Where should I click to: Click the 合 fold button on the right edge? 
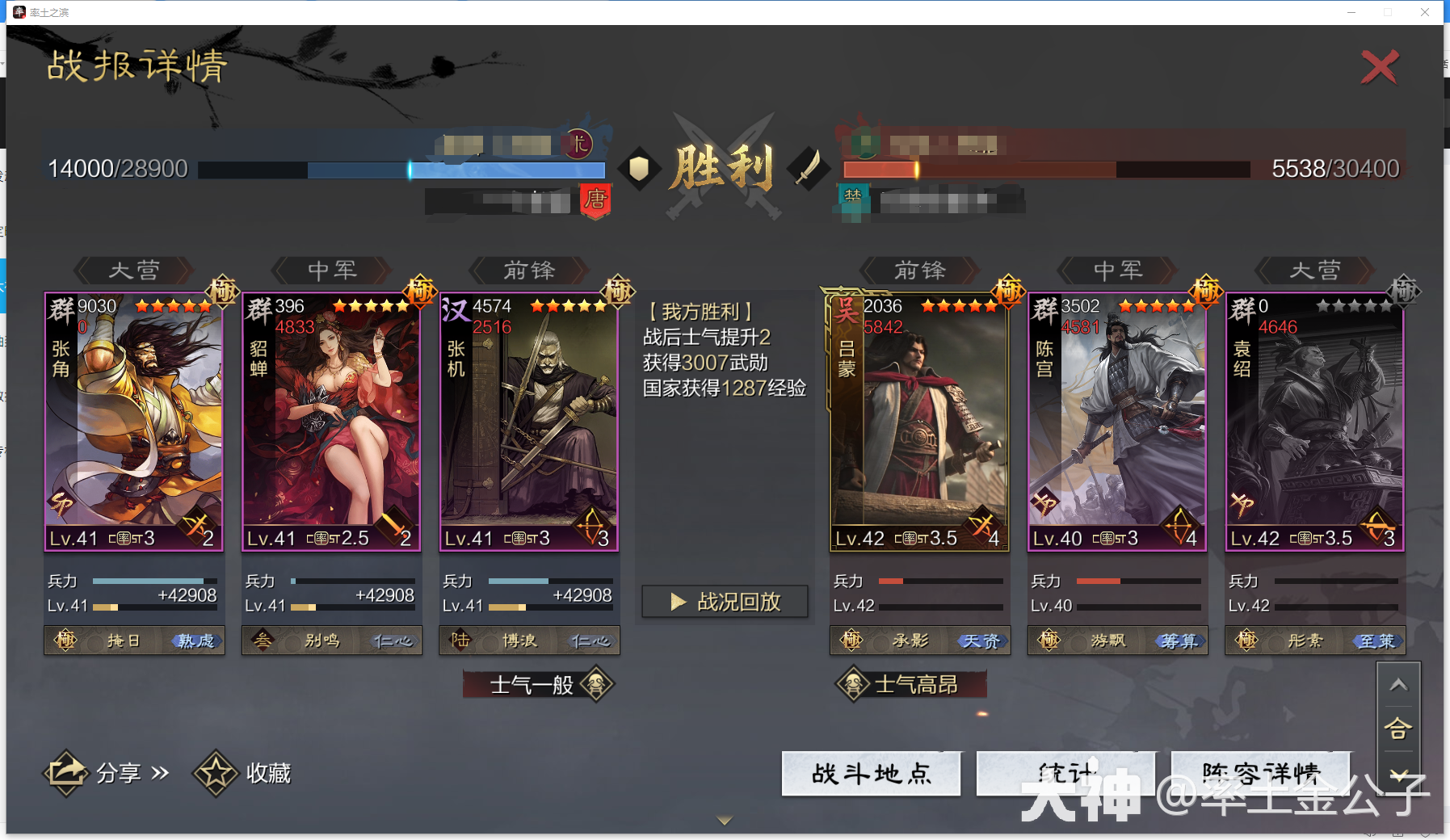pyautogui.click(x=1400, y=729)
